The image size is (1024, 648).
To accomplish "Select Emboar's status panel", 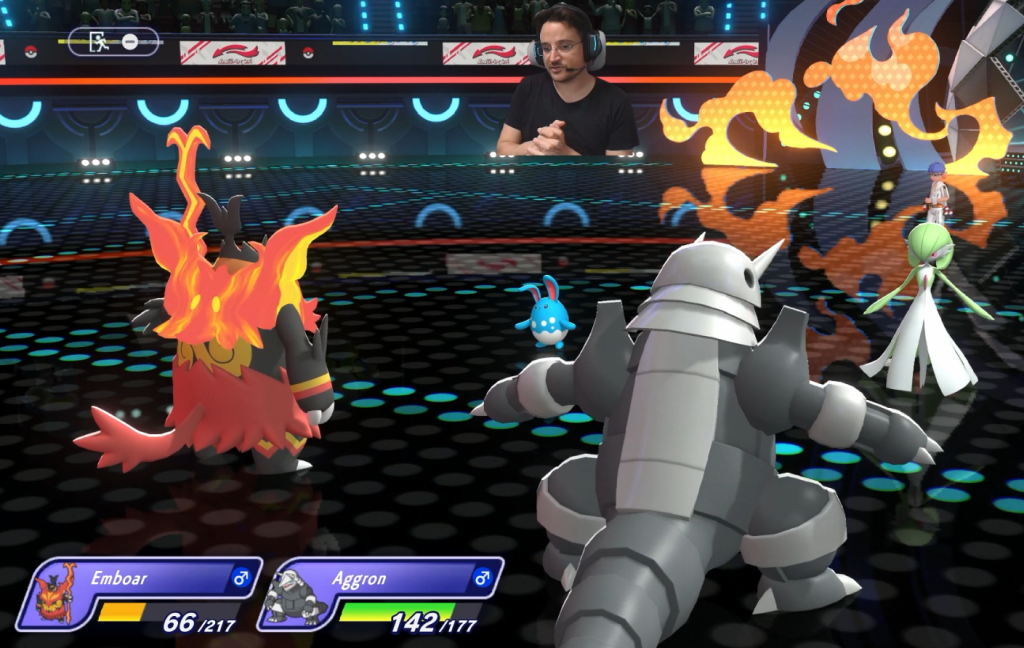I will point(140,594).
